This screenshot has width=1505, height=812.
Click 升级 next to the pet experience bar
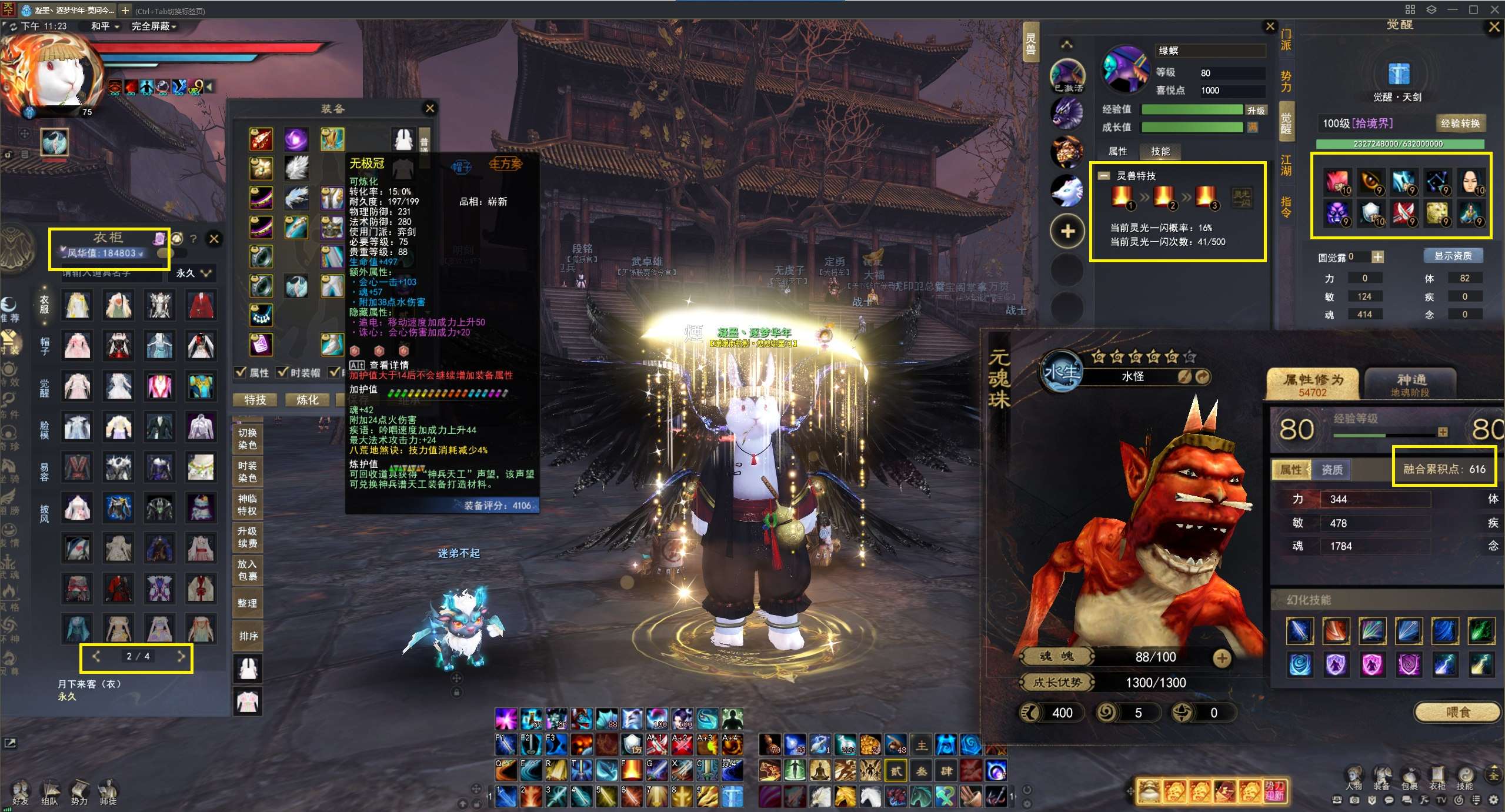tap(1256, 111)
